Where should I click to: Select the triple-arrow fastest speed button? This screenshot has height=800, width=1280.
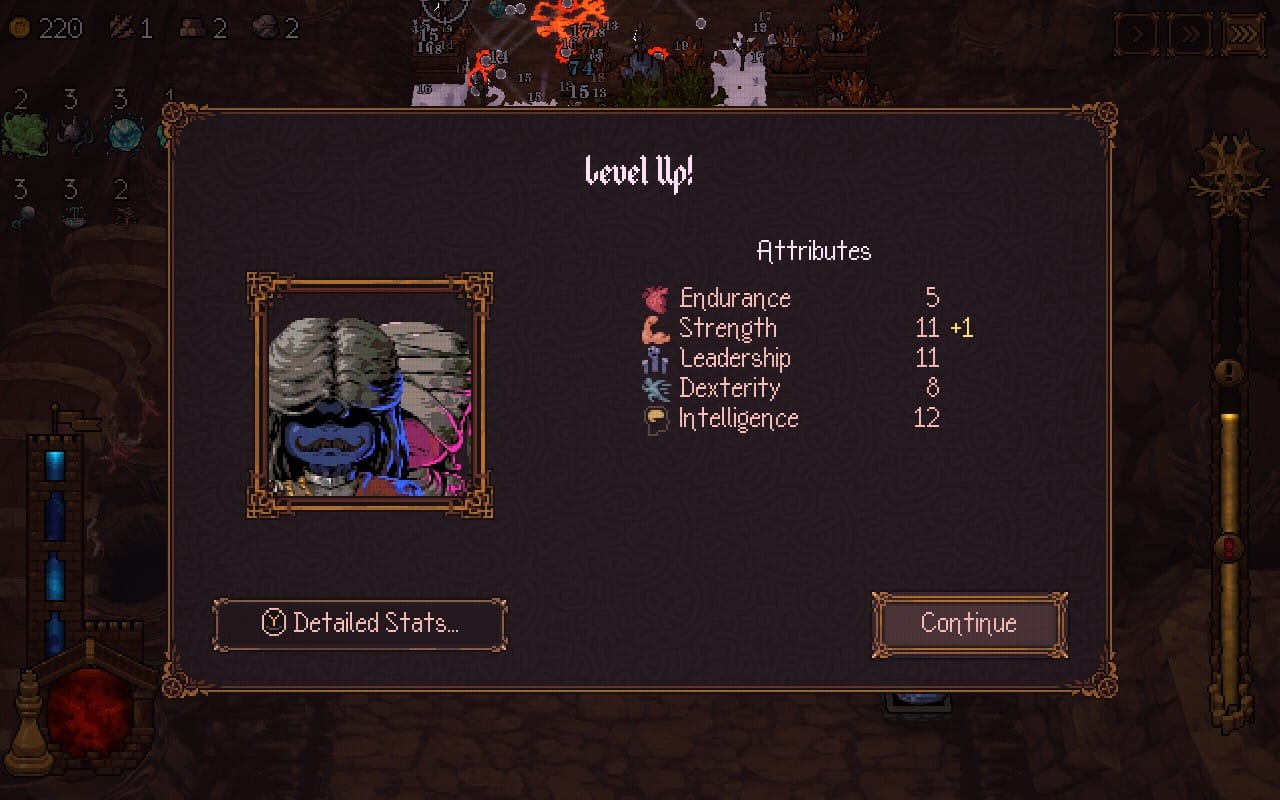pos(1243,36)
